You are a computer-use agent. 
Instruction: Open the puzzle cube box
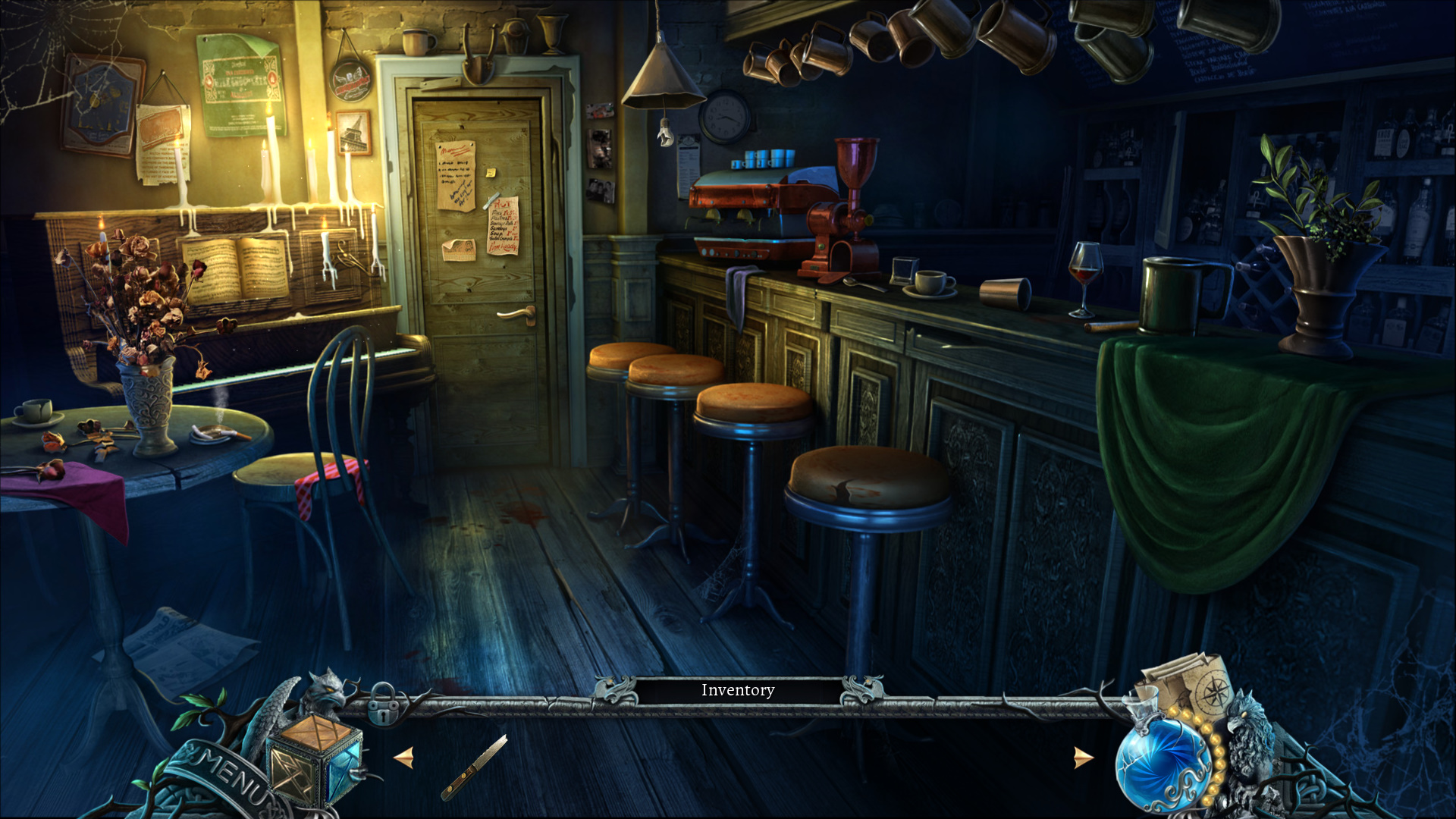(x=315, y=758)
